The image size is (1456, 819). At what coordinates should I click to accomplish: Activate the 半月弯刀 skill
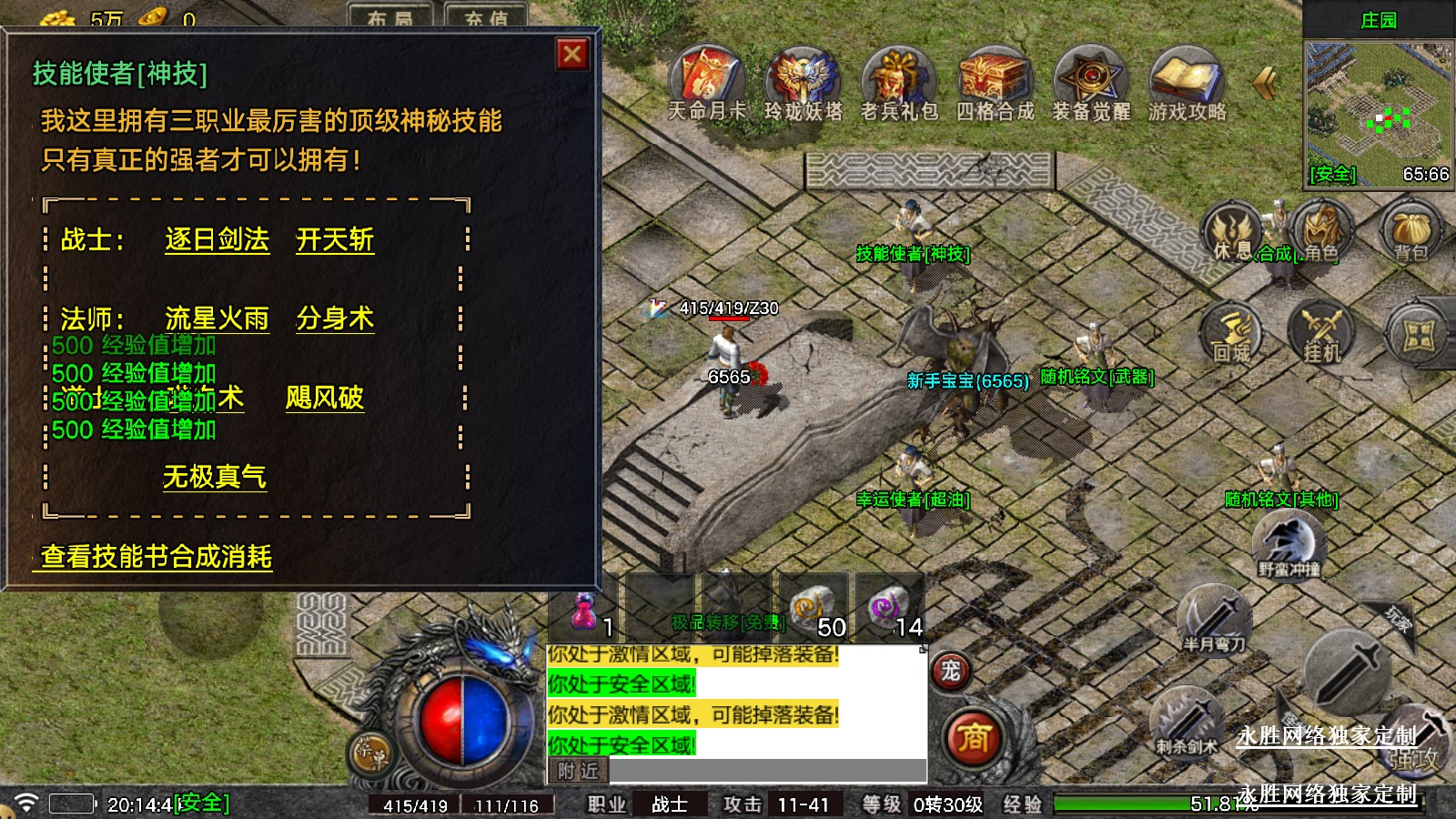point(1214,620)
